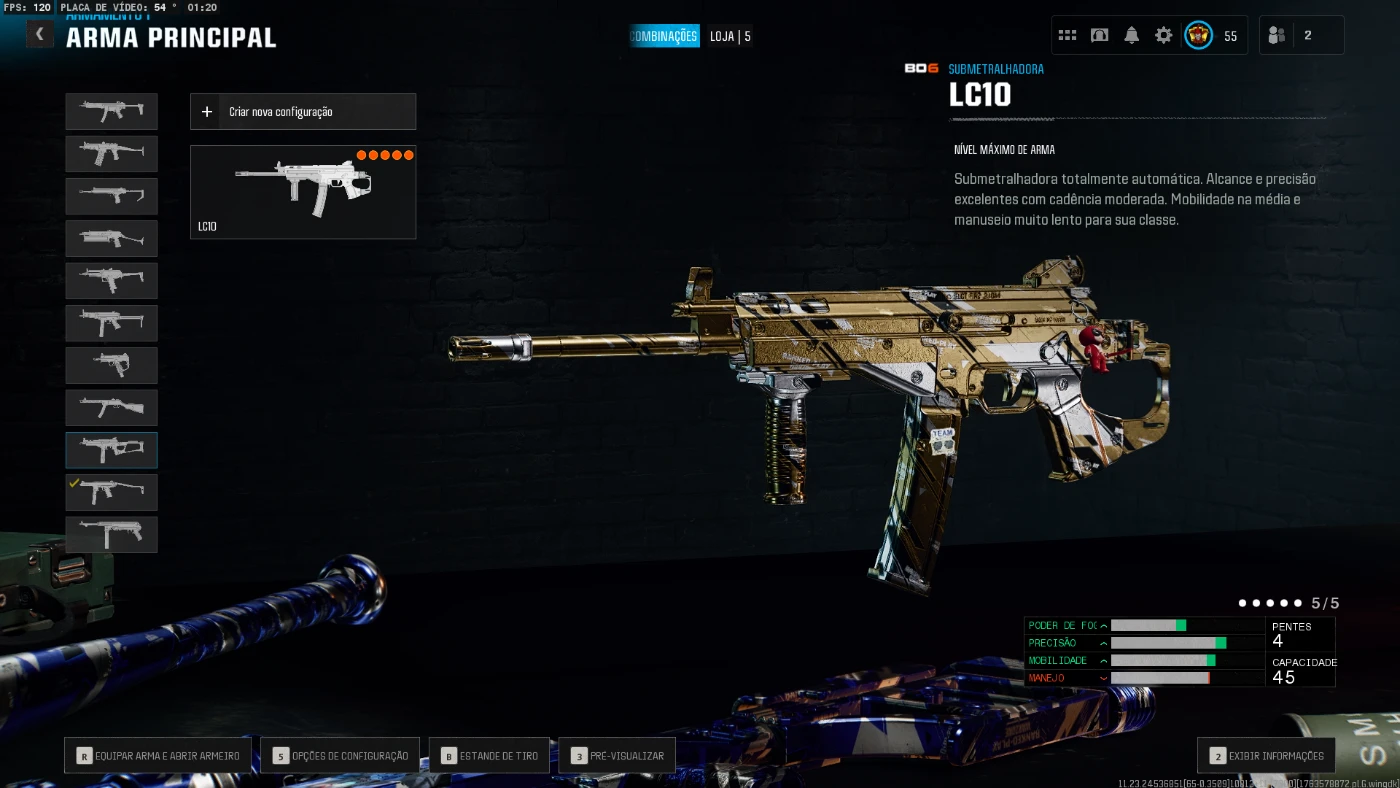
Task: Open Opções de Configuração
Action: tap(340, 756)
